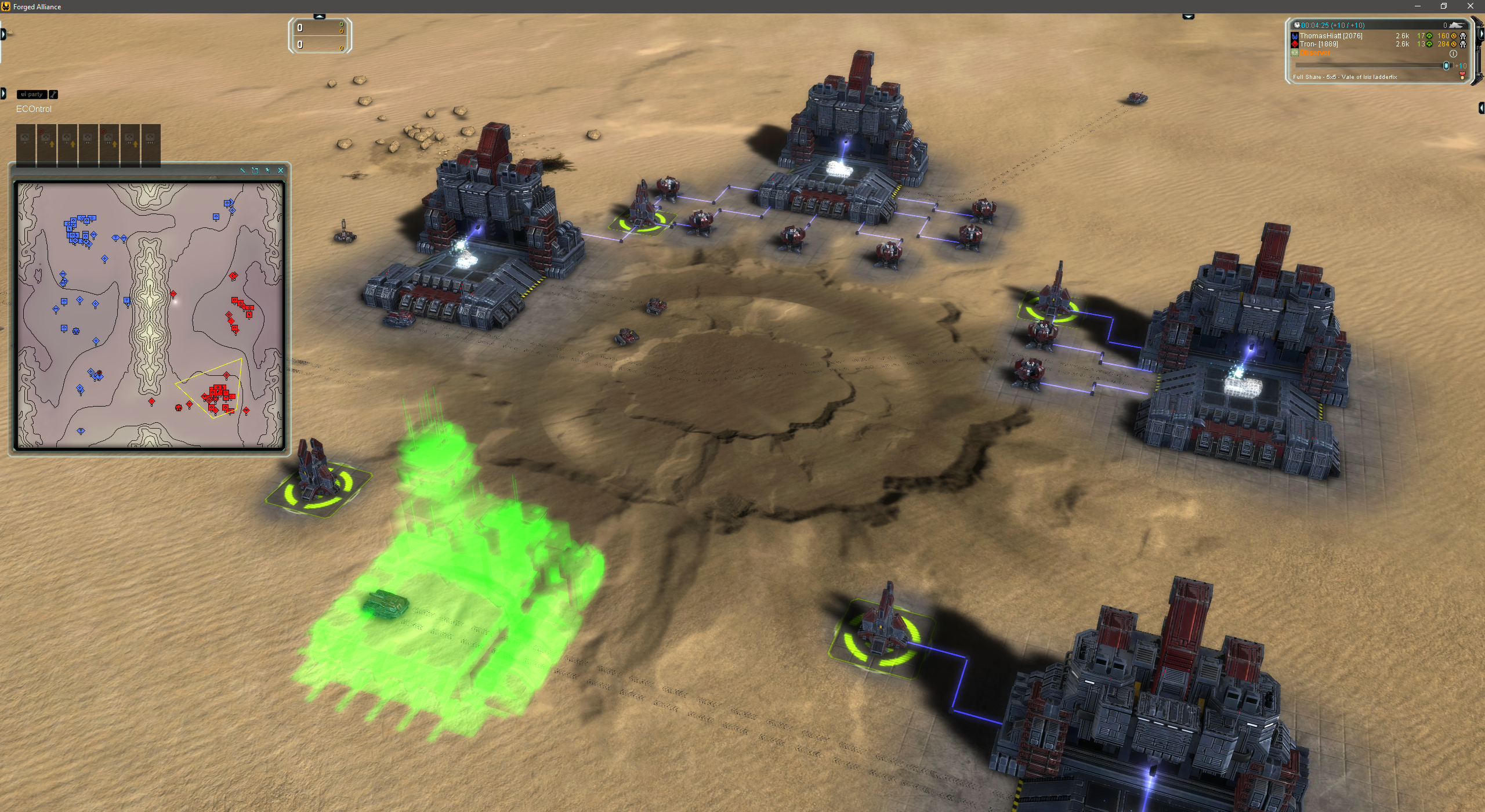Open minimap wrench options
Screen dimensions: 1485x812
coord(242,171)
